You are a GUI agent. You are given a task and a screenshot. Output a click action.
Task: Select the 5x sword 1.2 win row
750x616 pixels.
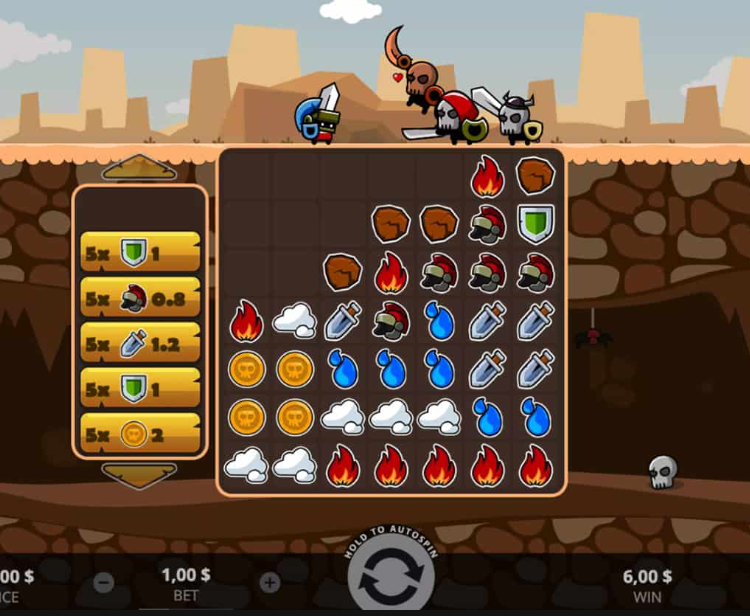coord(140,343)
